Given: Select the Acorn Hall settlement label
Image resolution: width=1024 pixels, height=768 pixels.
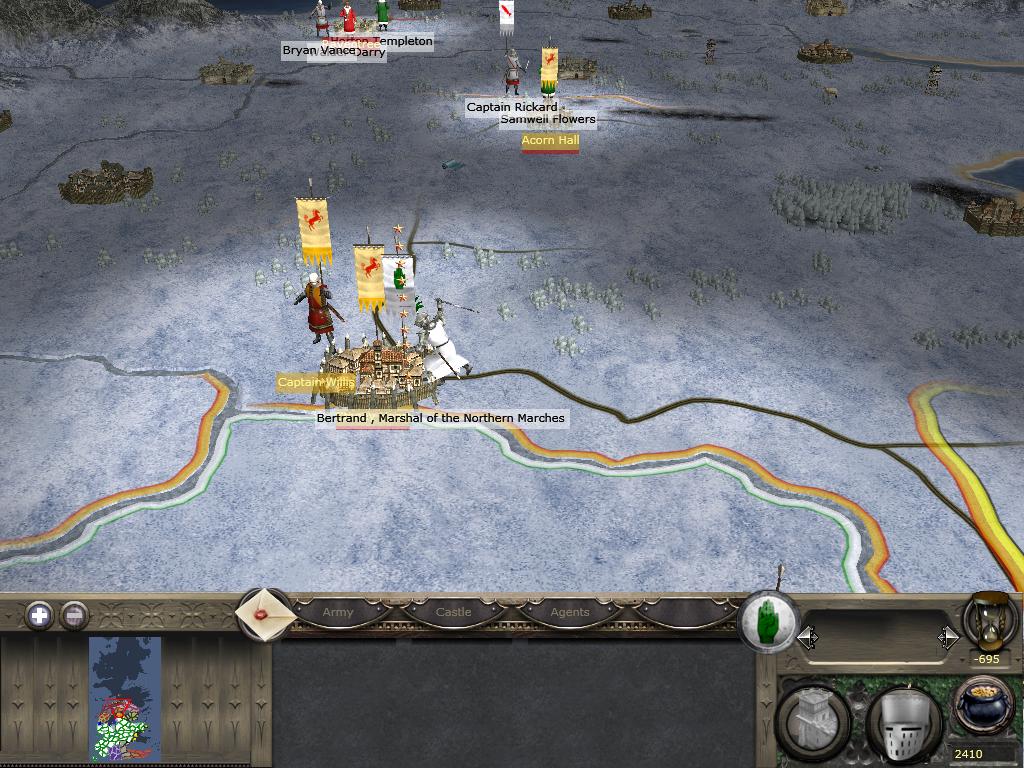Looking at the screenshot, I should coord(550,141).
